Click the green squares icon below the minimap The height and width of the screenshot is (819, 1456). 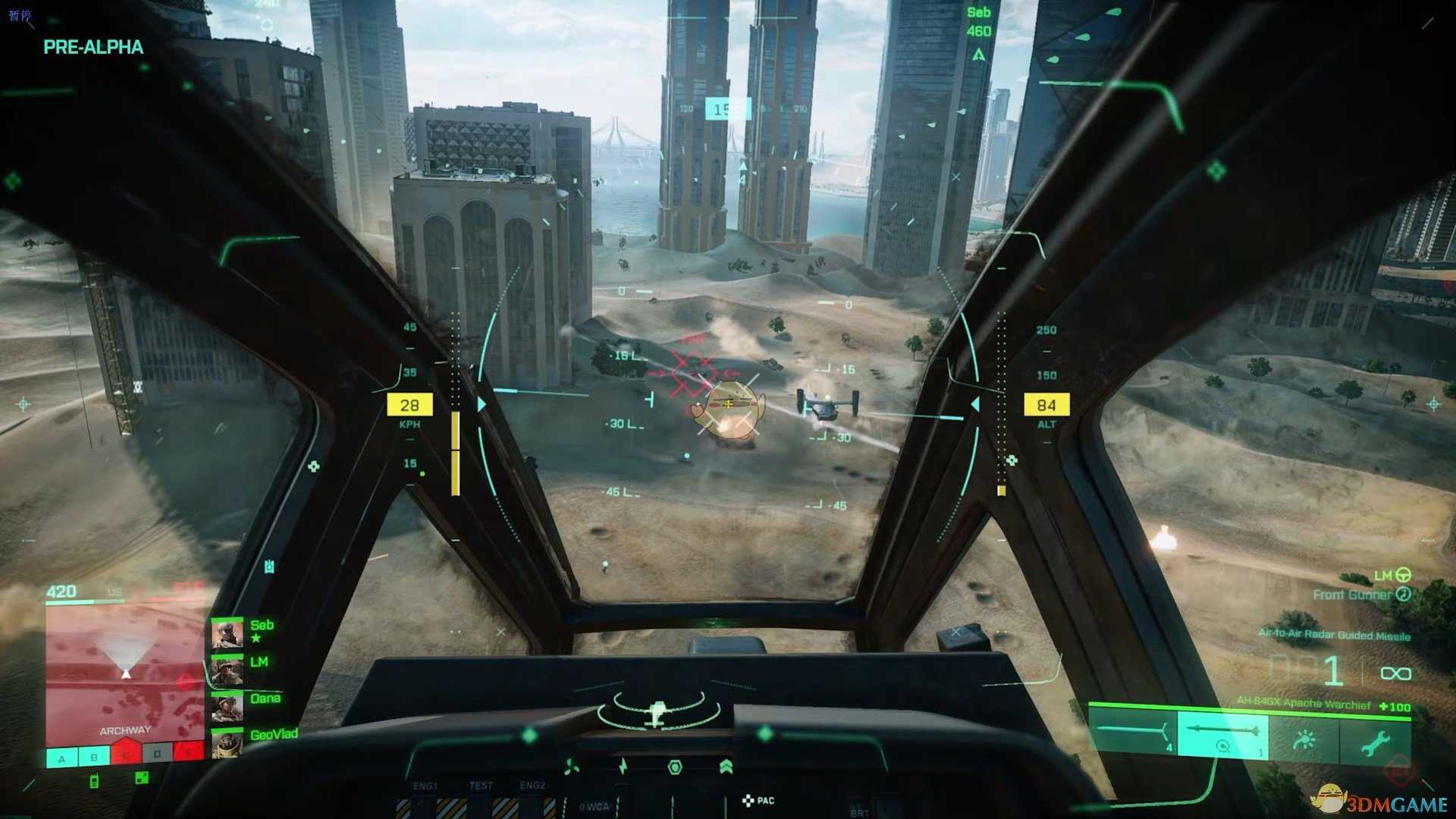point(142,778)
